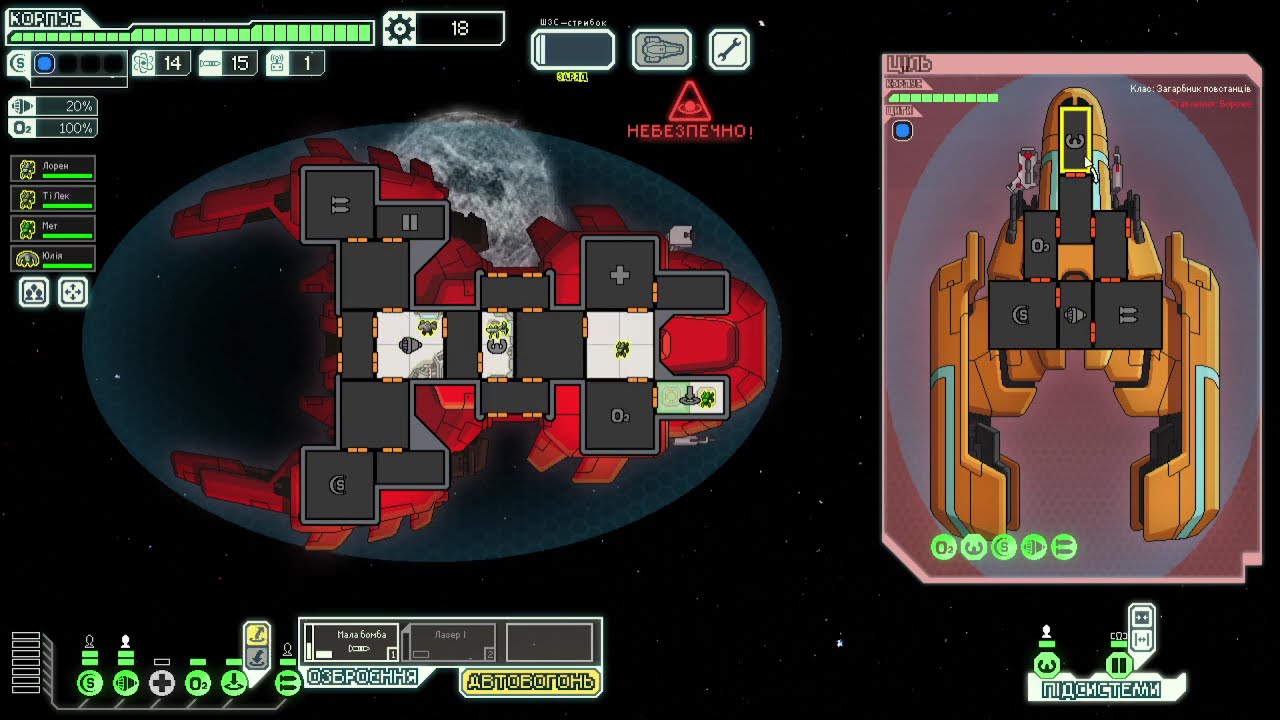The image size is (1280, 720).
Task: Select crew member Лорен
Action: pos(54,169)
